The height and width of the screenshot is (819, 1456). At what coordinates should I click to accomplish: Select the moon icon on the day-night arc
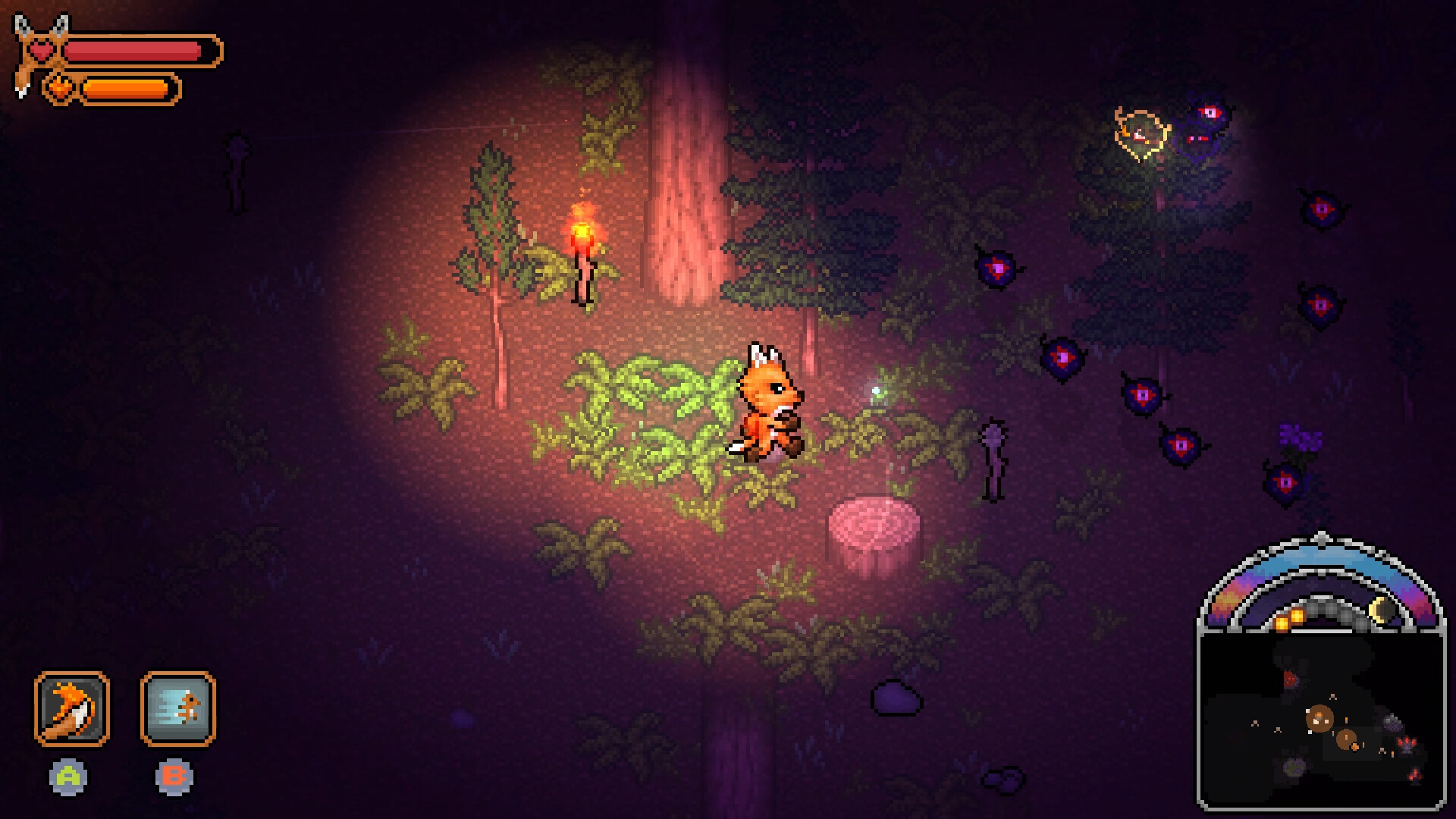tap(1379, 608)
